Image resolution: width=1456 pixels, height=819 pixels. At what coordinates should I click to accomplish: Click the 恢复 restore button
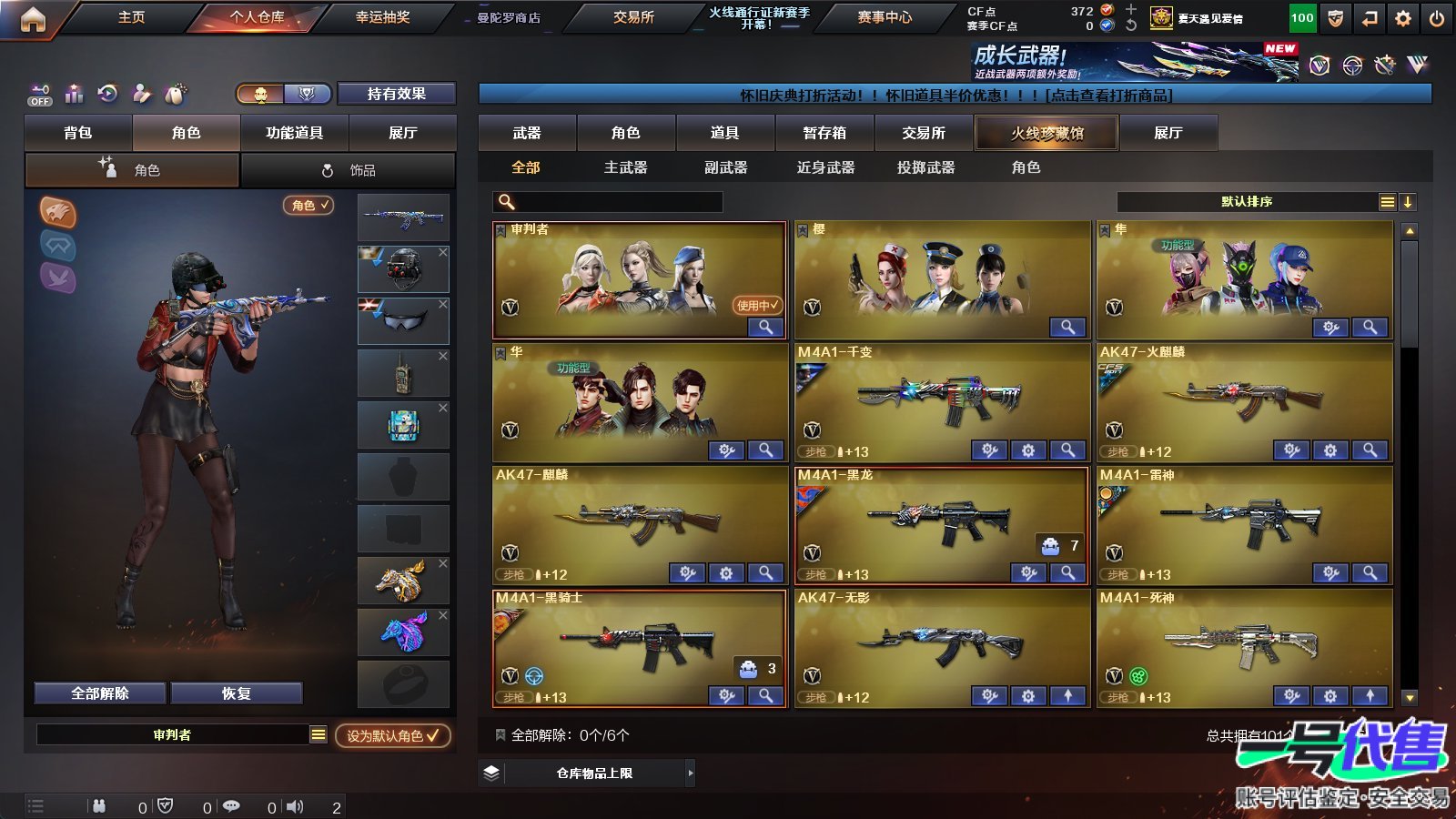click(238, 693)
